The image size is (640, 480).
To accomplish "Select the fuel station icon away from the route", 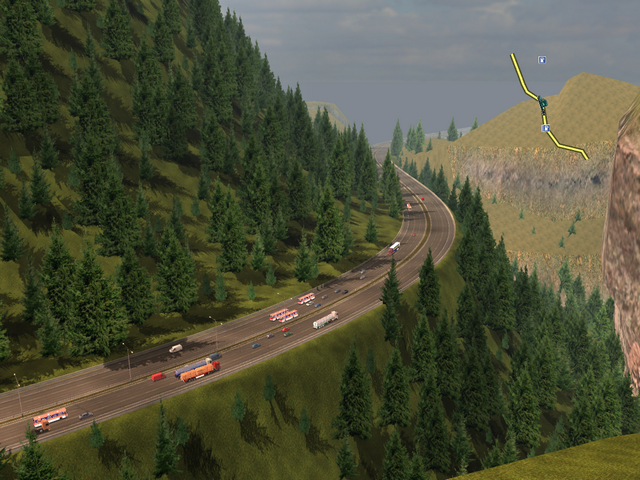I will point(541,60).
